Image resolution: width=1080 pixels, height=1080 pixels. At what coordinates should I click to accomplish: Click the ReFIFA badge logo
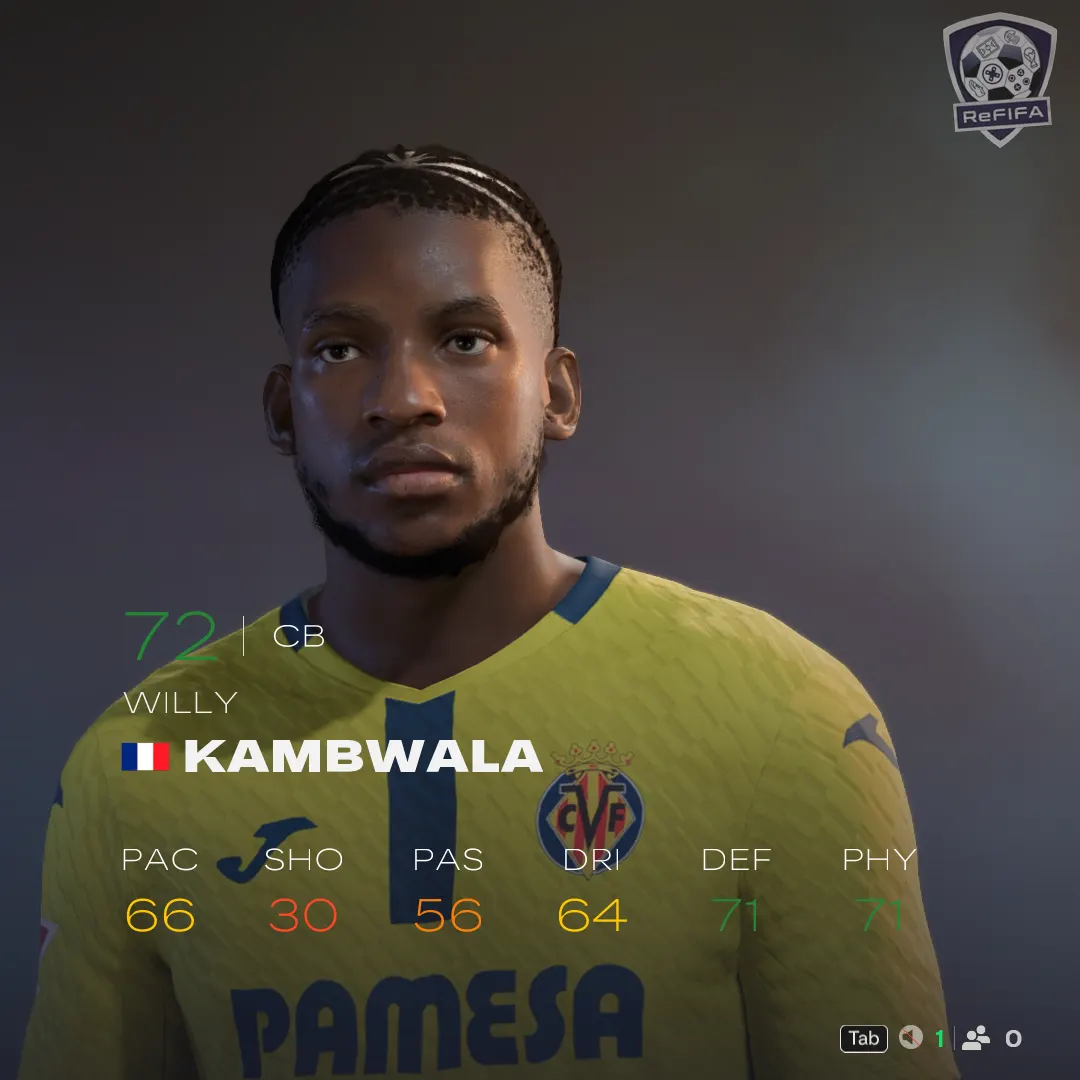999,78
